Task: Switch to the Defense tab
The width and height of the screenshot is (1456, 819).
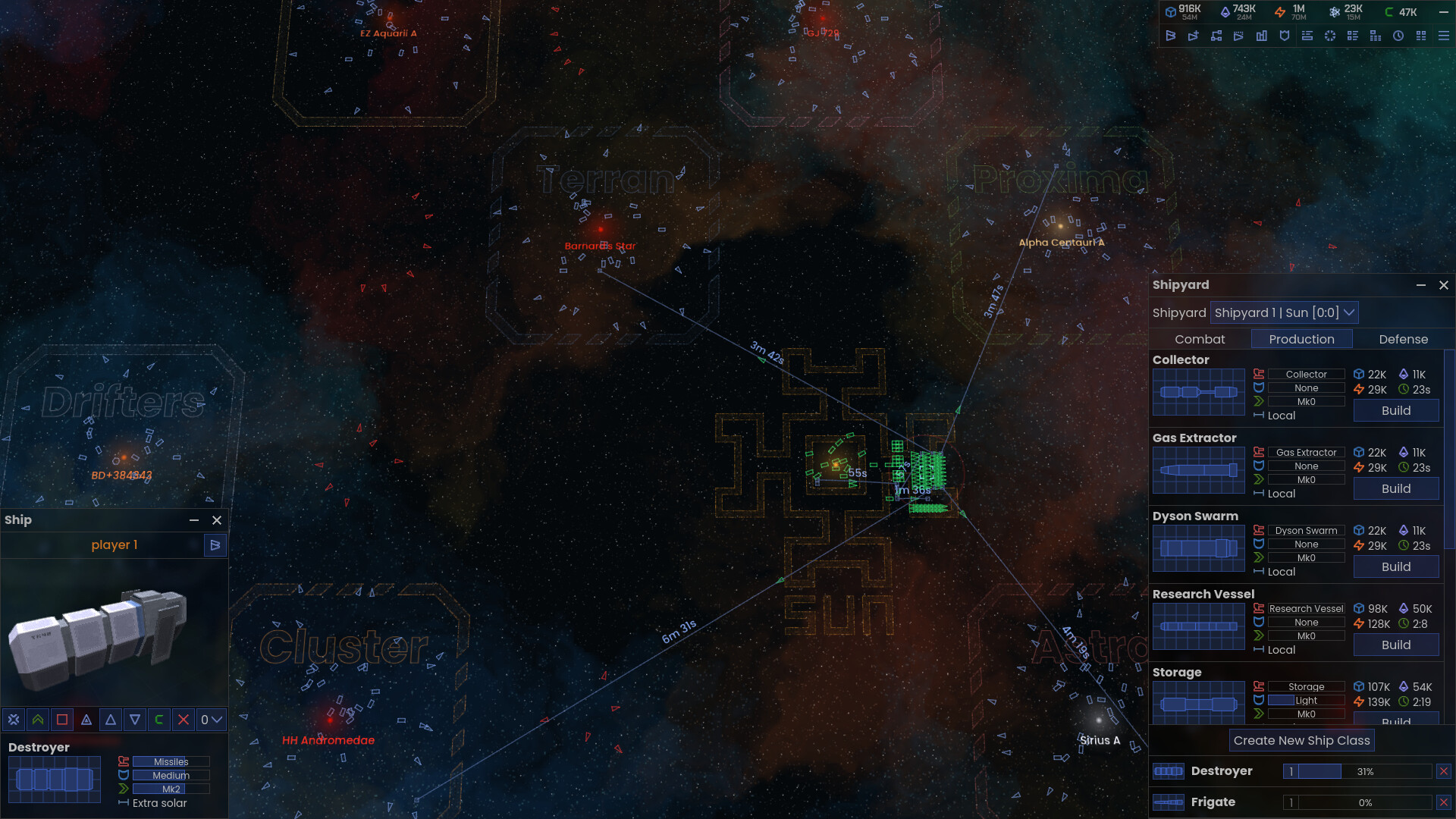Action: click(1403, 339)
